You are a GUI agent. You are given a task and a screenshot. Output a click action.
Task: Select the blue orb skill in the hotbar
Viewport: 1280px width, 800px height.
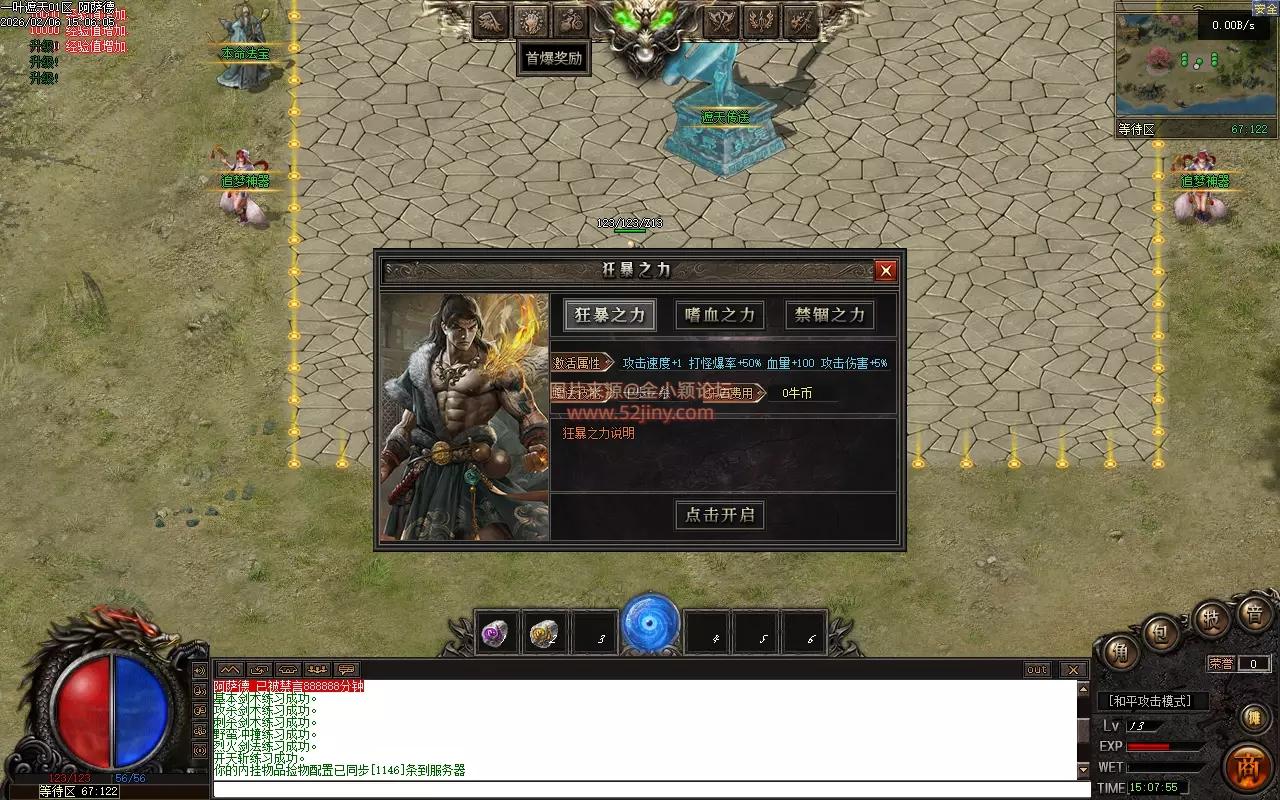pyautogui.click(x=650, y=626)
